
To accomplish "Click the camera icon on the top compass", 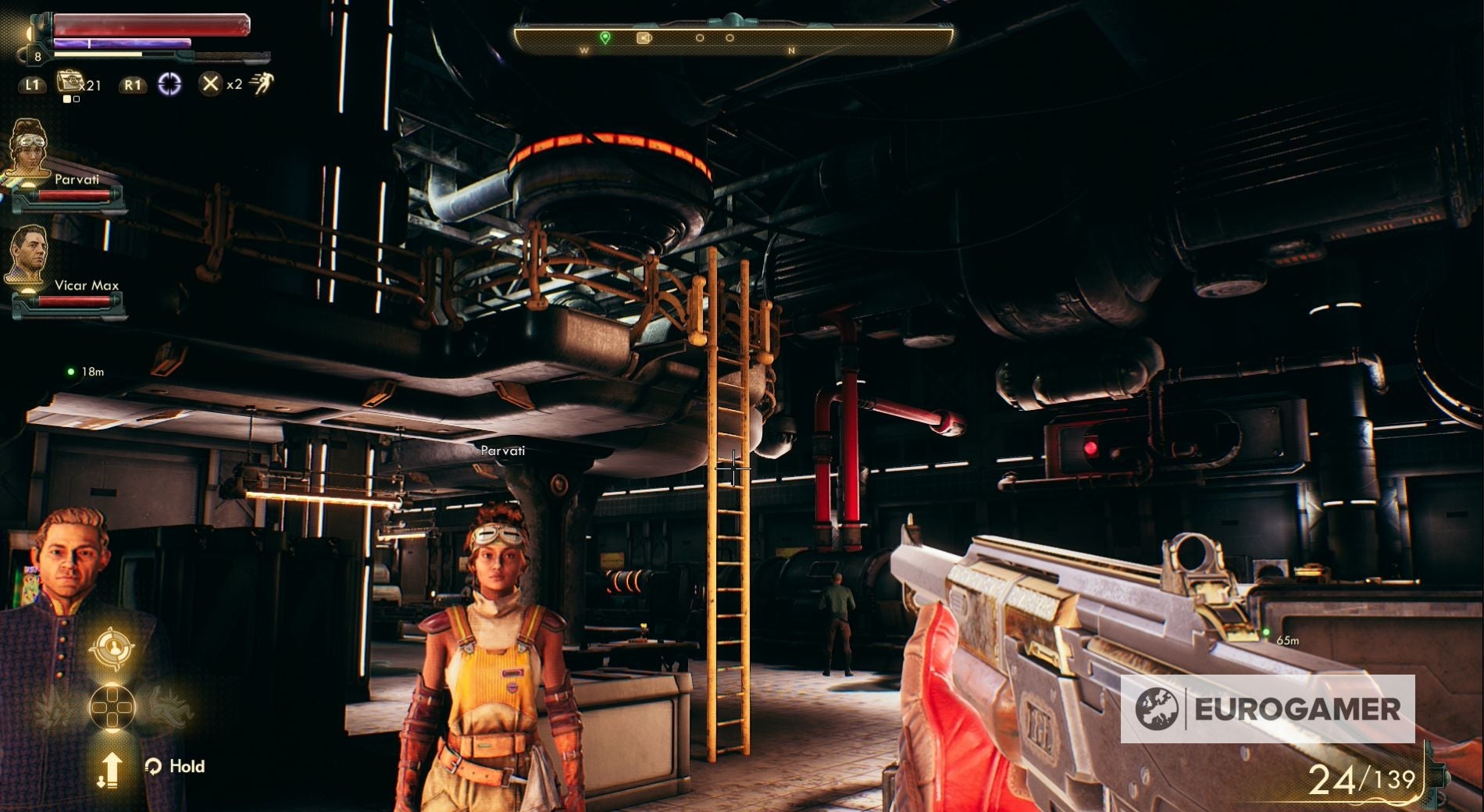I will tap(644, 38).
